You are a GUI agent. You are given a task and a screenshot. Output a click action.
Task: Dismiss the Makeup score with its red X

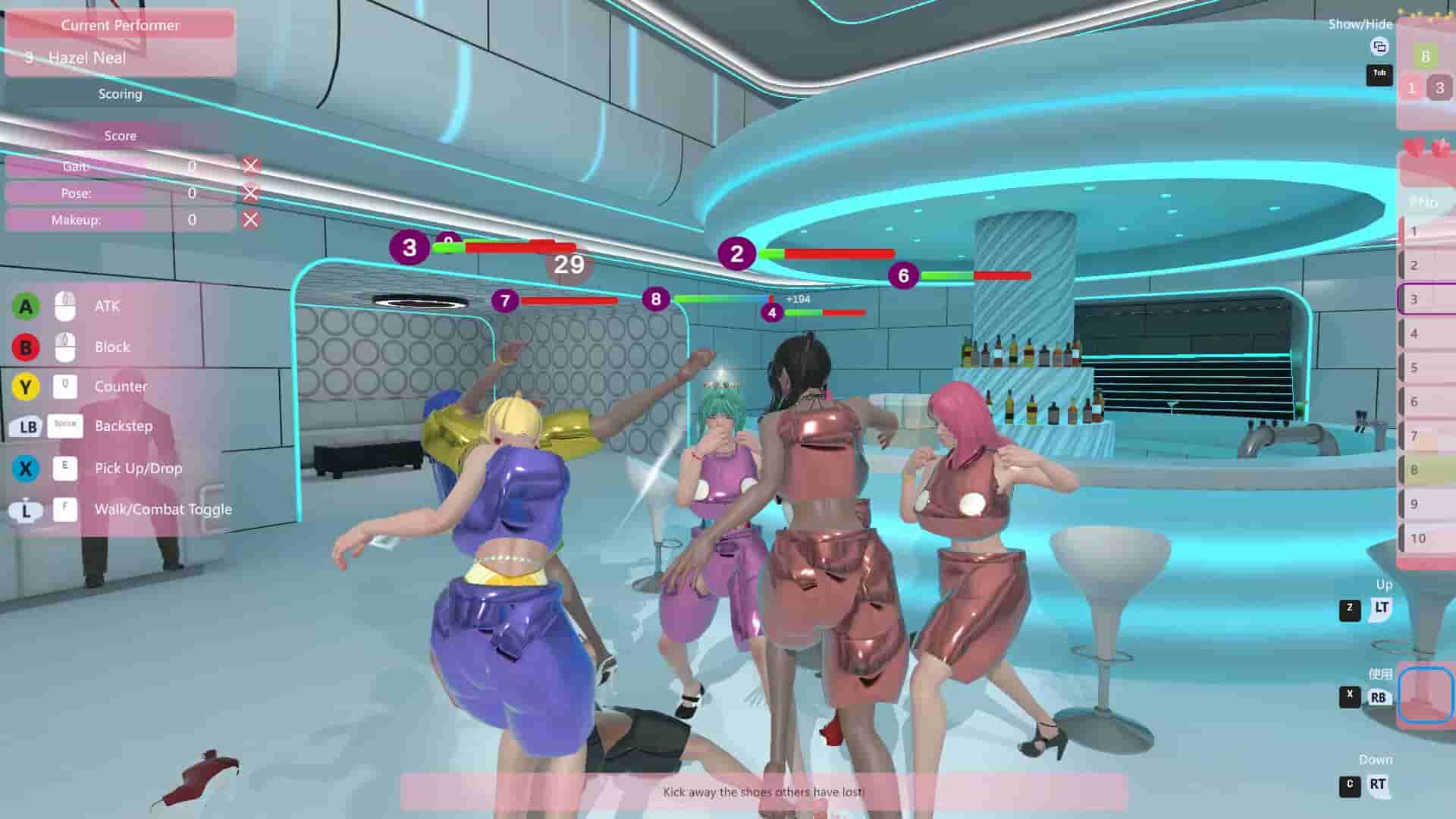tap(250, 220)
